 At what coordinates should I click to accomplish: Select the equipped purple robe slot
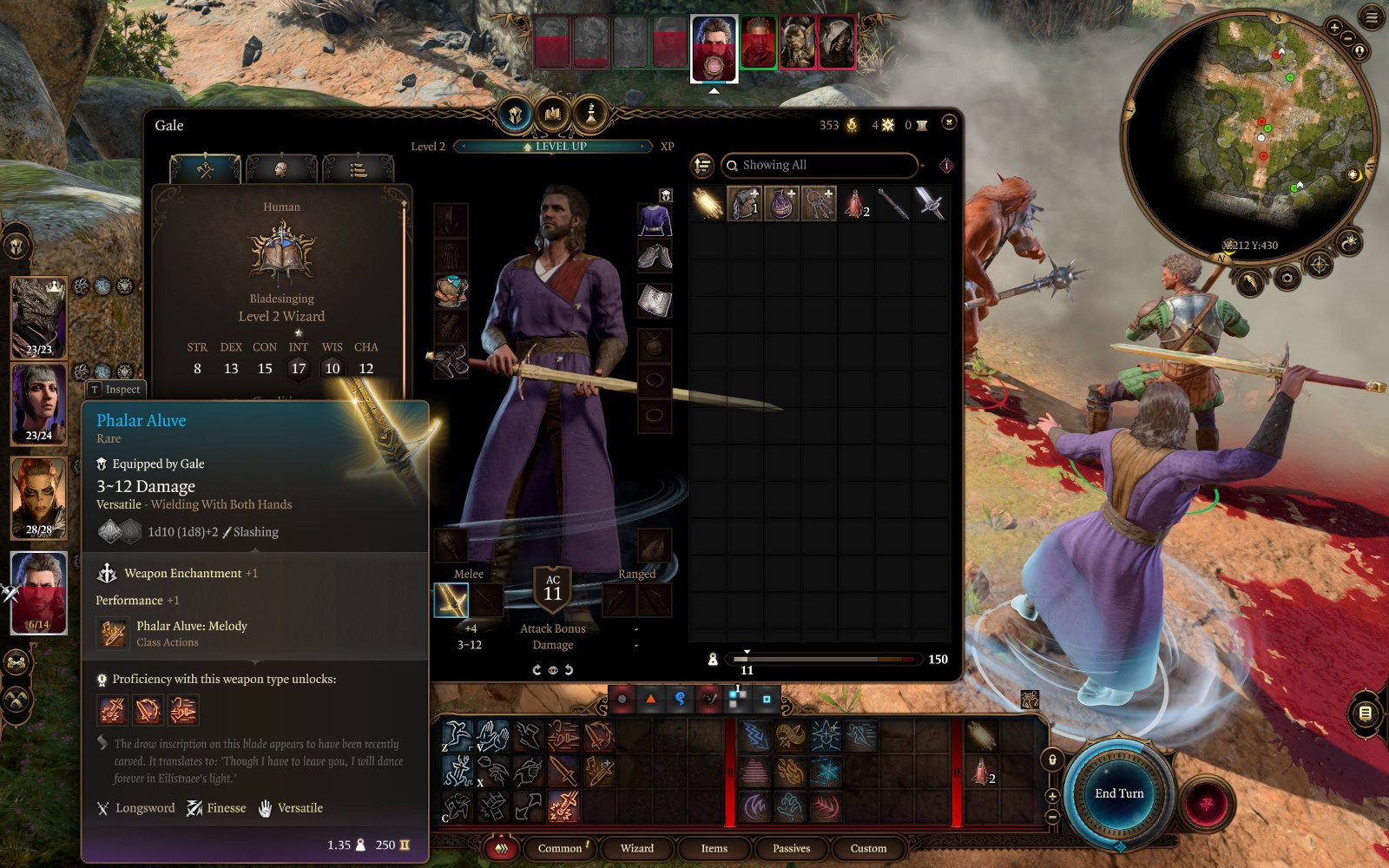coord(655,220)
